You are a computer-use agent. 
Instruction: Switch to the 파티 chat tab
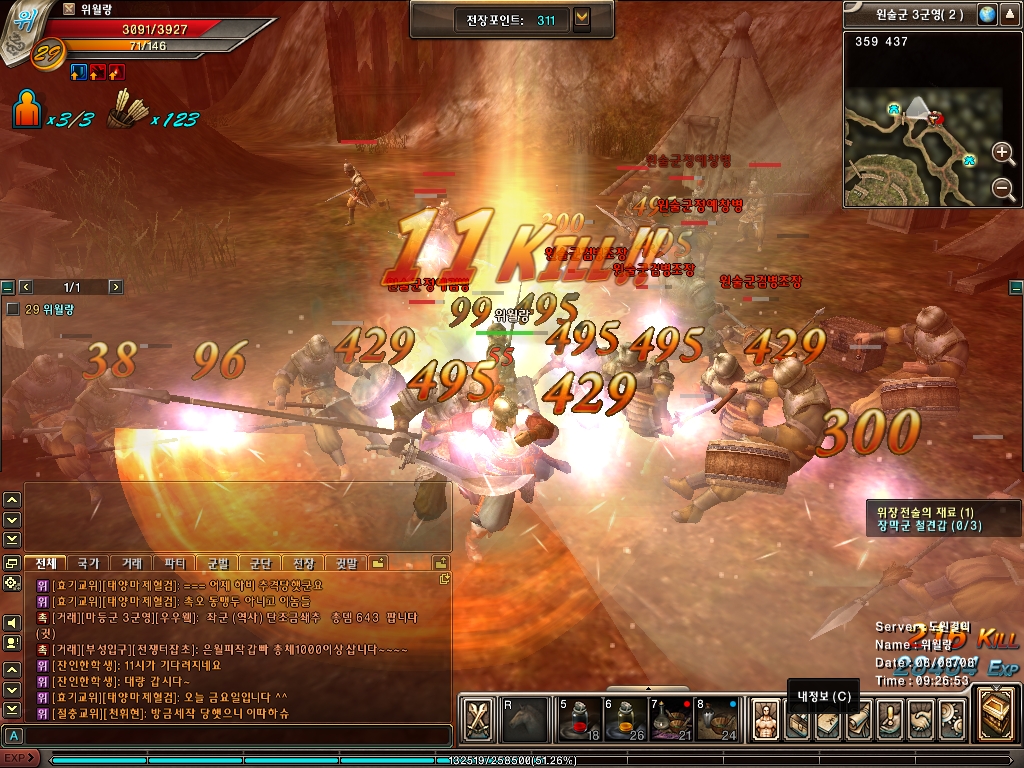pyautogui.click(x=175, y=563)
